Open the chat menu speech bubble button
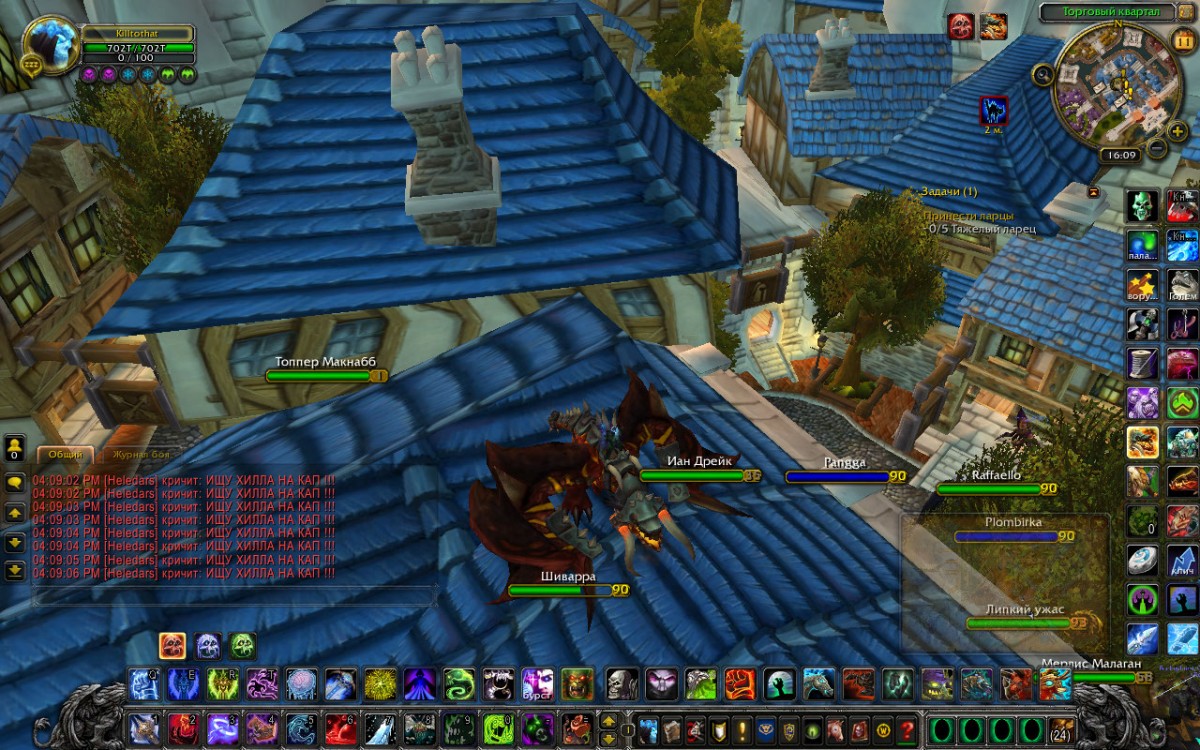The height and width of the screenshot is (750, 1200). point(15,481)
